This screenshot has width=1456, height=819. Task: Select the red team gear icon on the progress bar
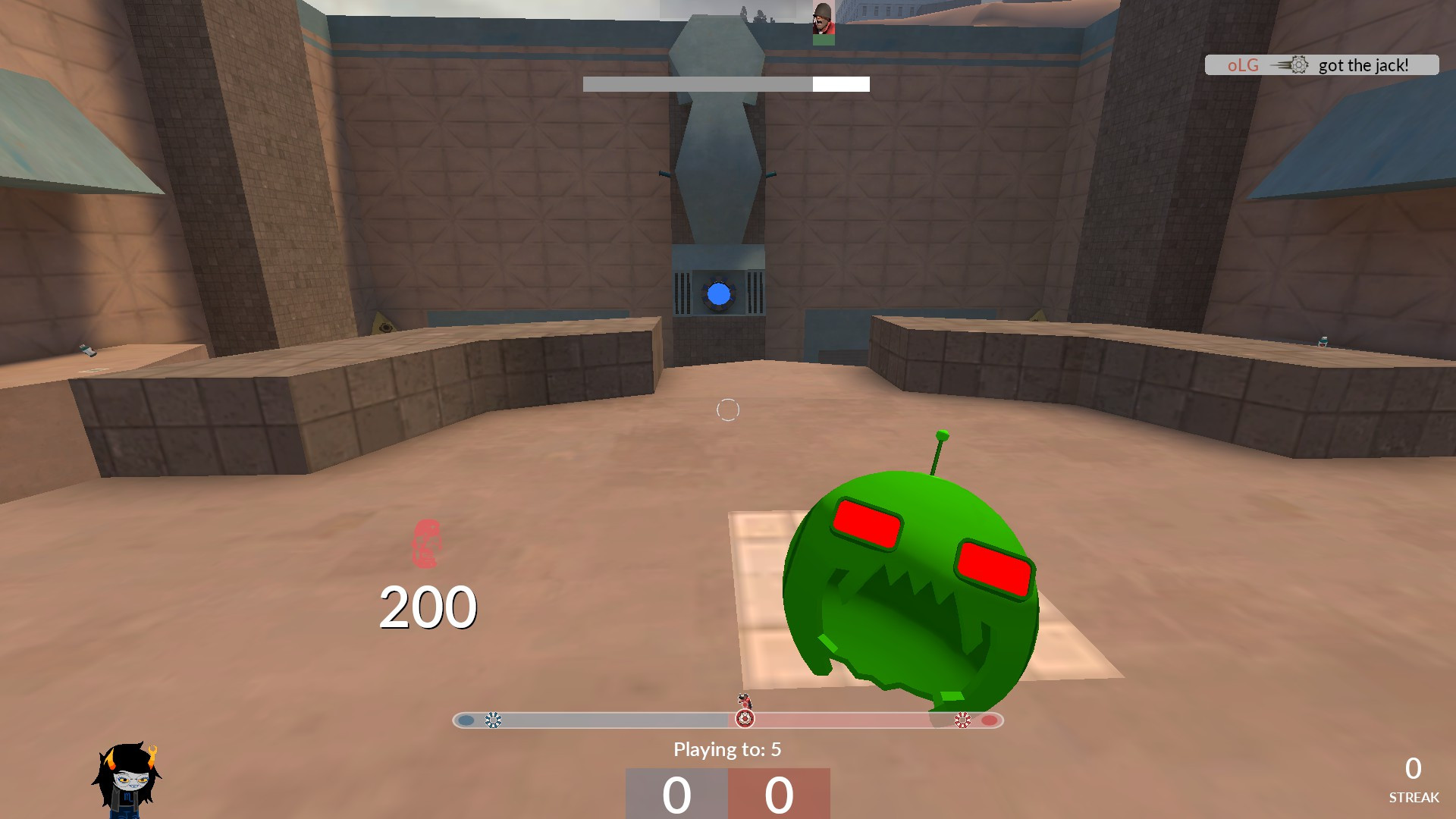[x=963, y=719]
